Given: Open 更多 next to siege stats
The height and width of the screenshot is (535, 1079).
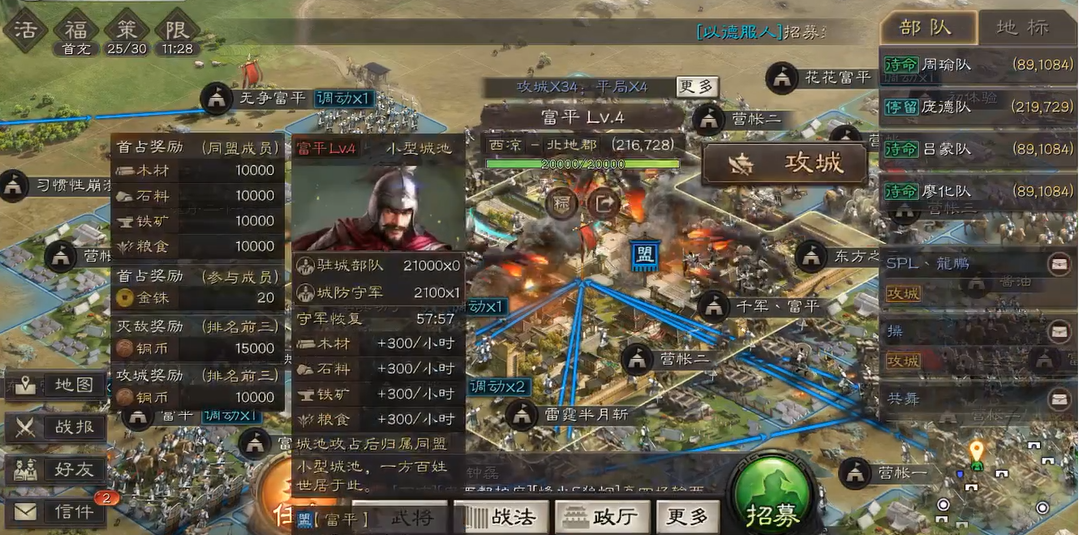Looking at the screenshot, I should (697, 87).
